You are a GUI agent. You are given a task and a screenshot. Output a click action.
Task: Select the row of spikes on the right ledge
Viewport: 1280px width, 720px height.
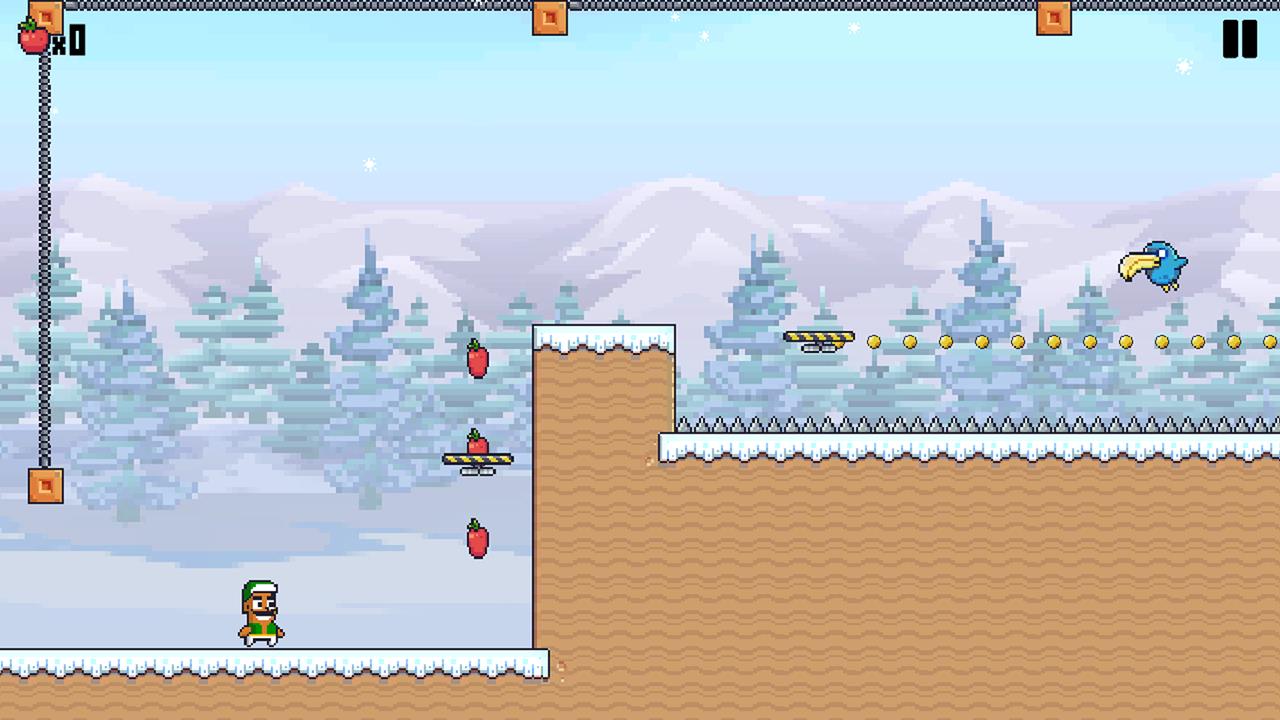point(900,422)
